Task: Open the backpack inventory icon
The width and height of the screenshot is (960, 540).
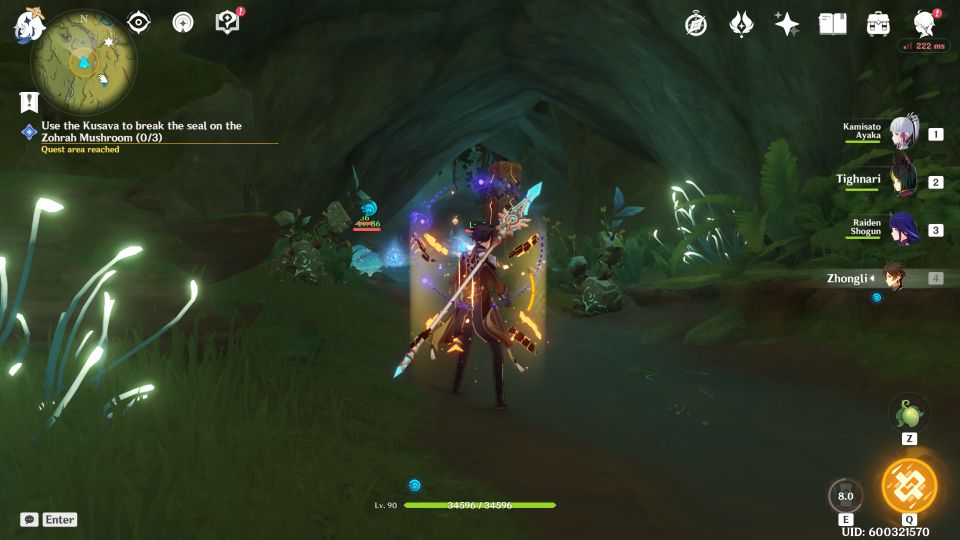Action: 879,24
